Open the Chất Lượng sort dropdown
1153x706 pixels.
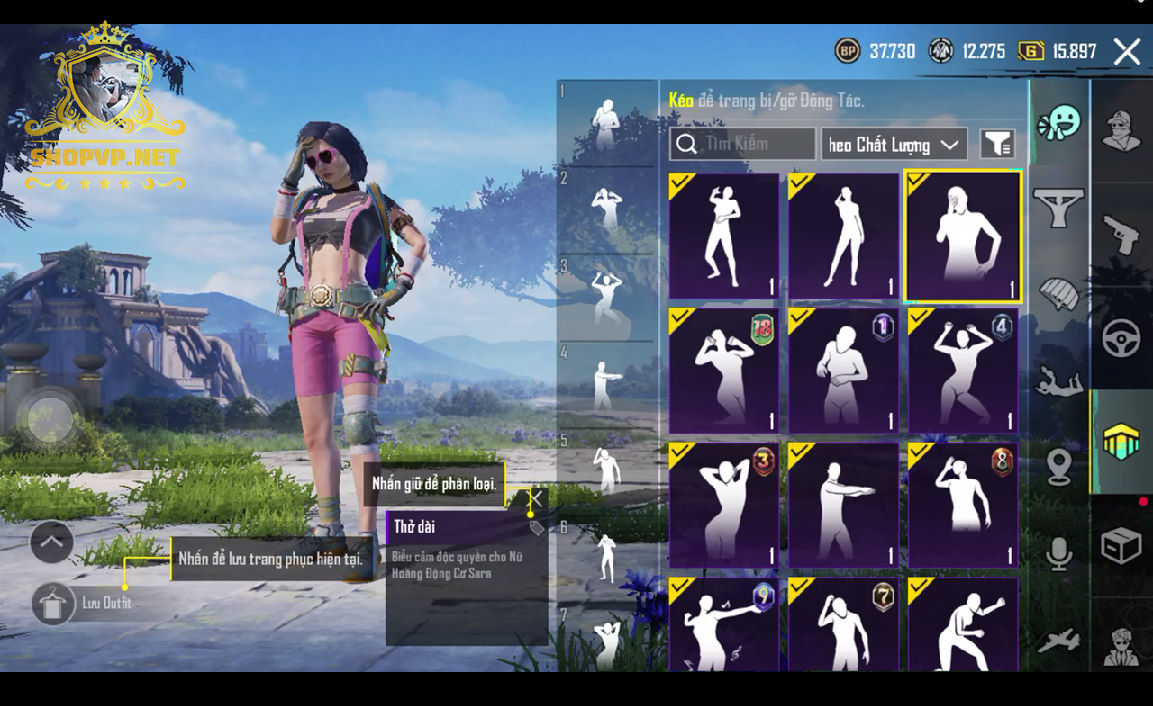893,145
